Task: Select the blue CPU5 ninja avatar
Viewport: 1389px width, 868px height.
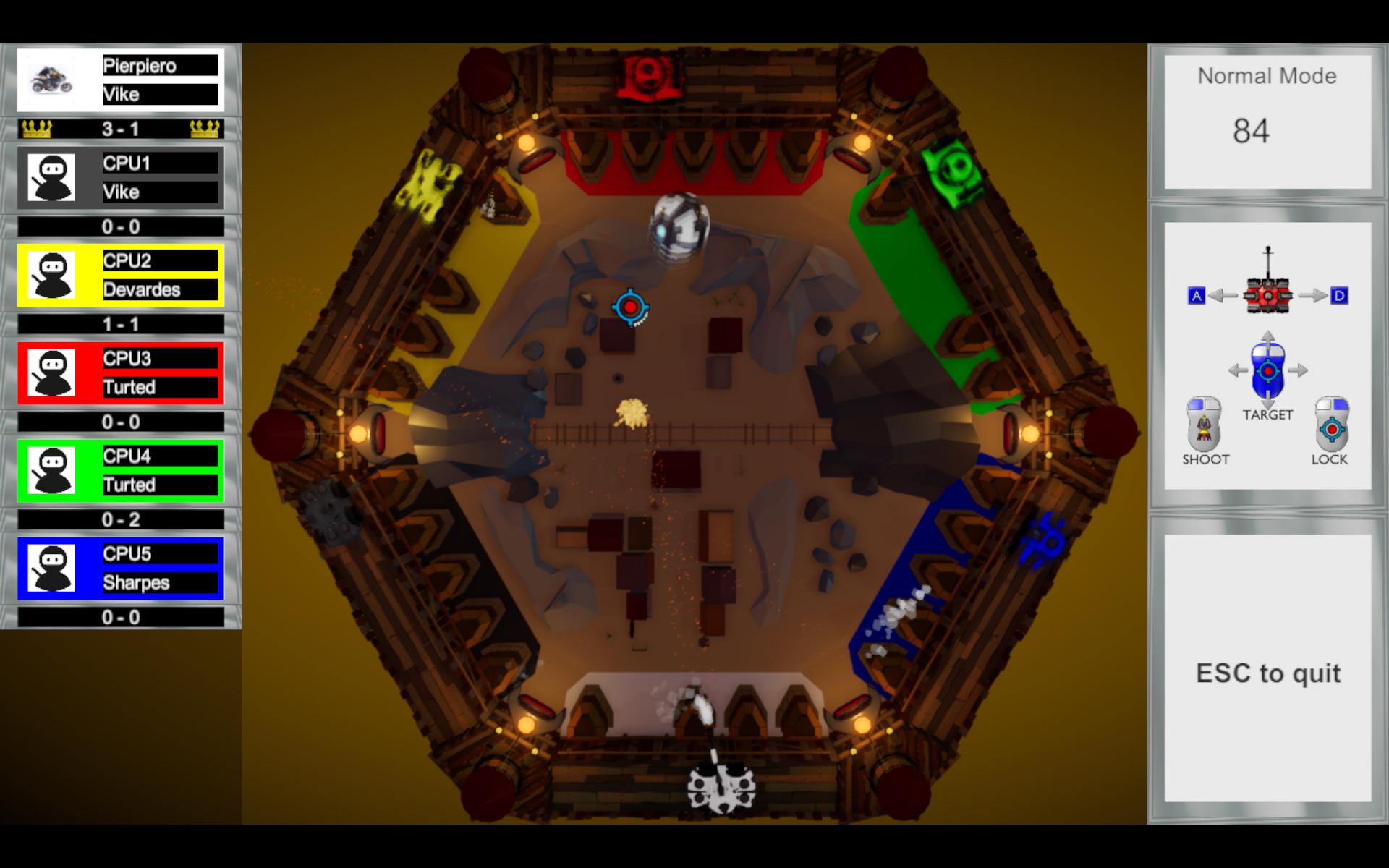Action: click(52, 568)
